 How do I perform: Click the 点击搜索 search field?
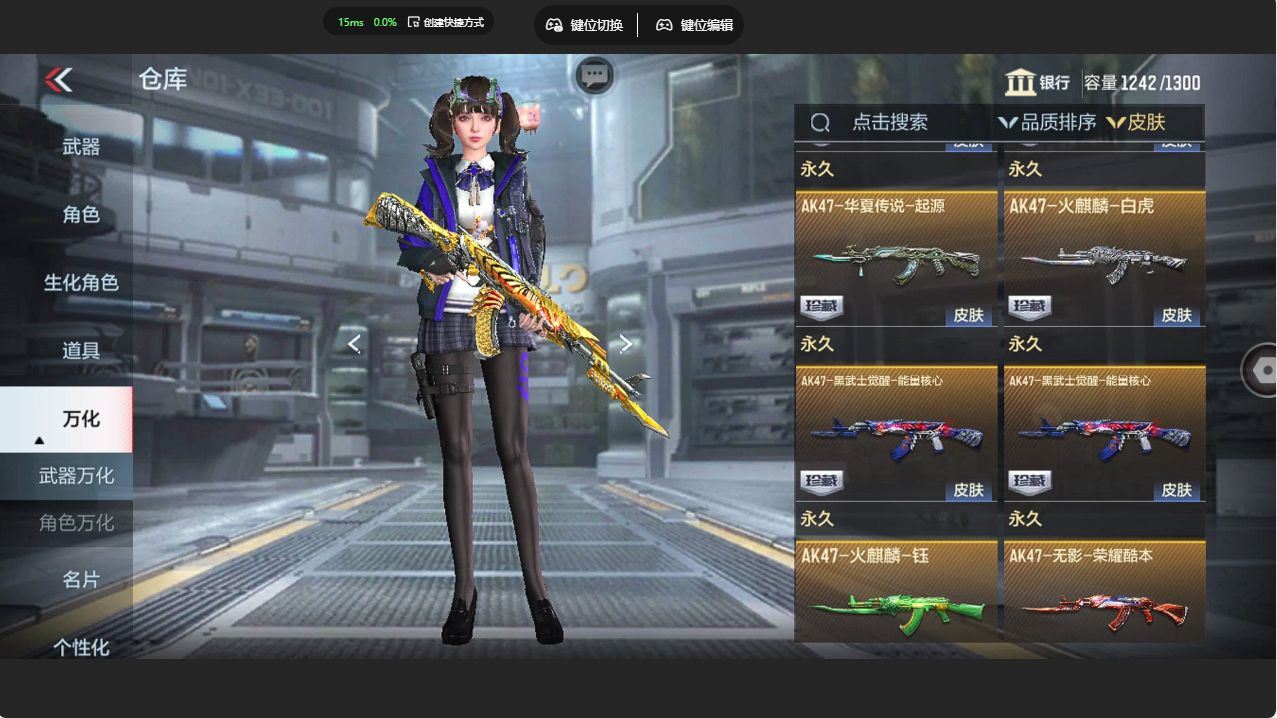pos(889,123)
